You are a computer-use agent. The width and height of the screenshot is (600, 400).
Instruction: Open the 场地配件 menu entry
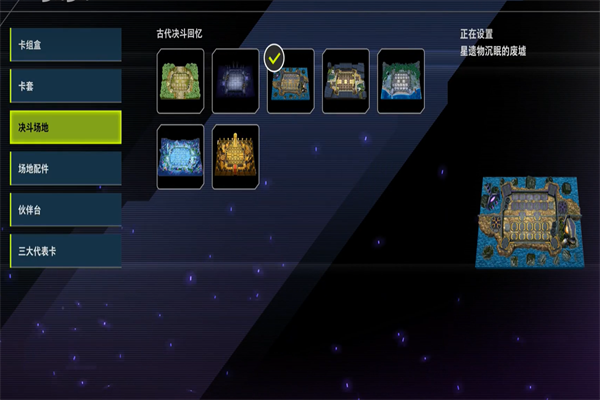66,168
